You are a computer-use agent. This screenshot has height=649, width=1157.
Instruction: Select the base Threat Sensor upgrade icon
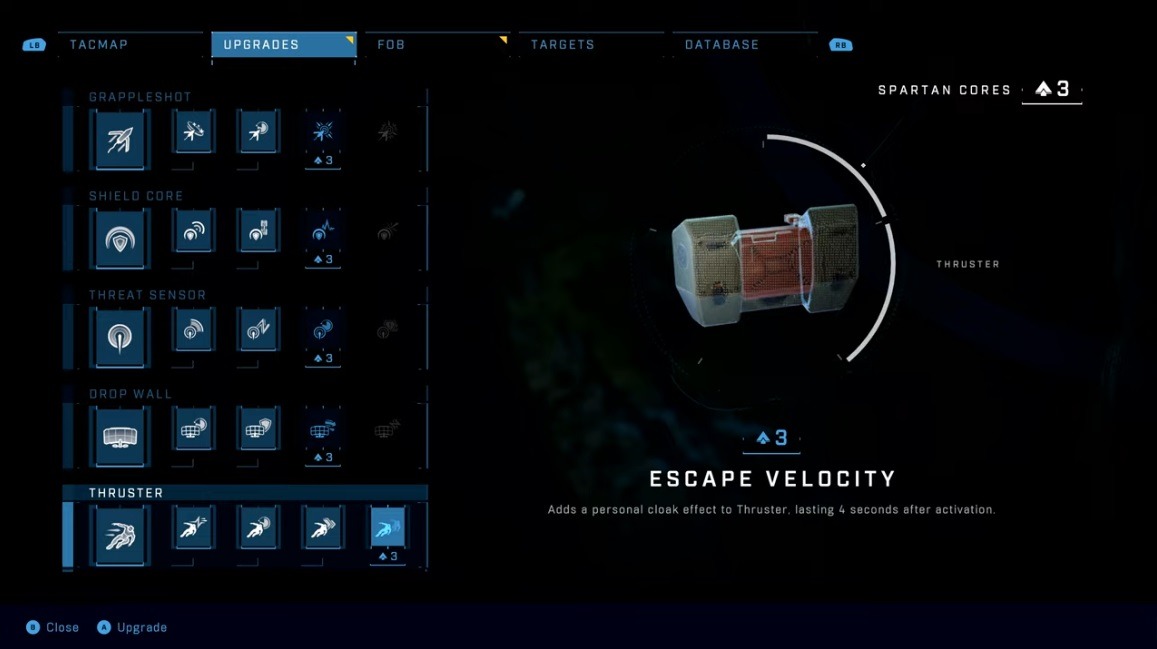[120, 335]
